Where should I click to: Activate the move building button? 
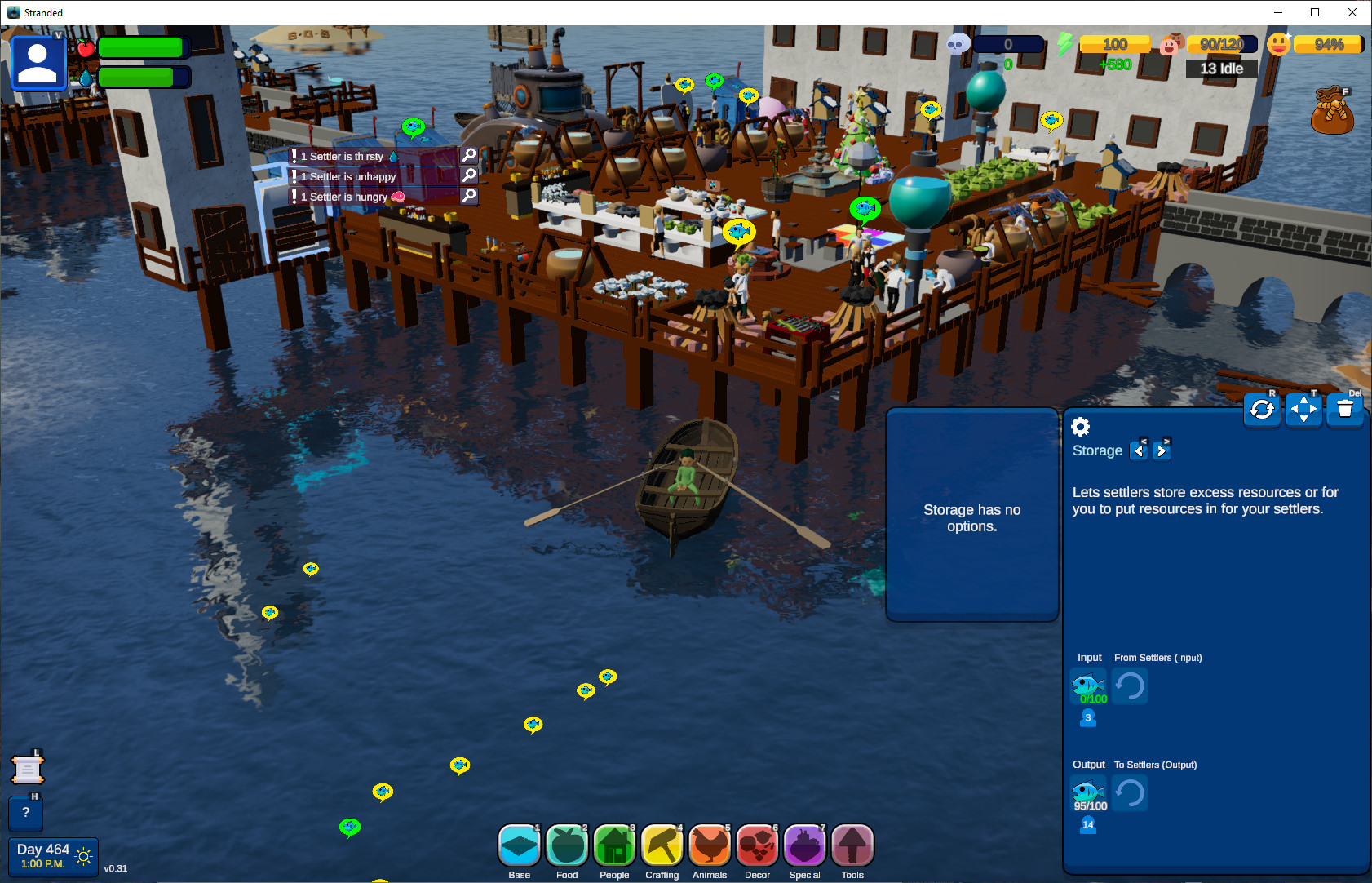pyautogui.click(x=1303, y=410)
